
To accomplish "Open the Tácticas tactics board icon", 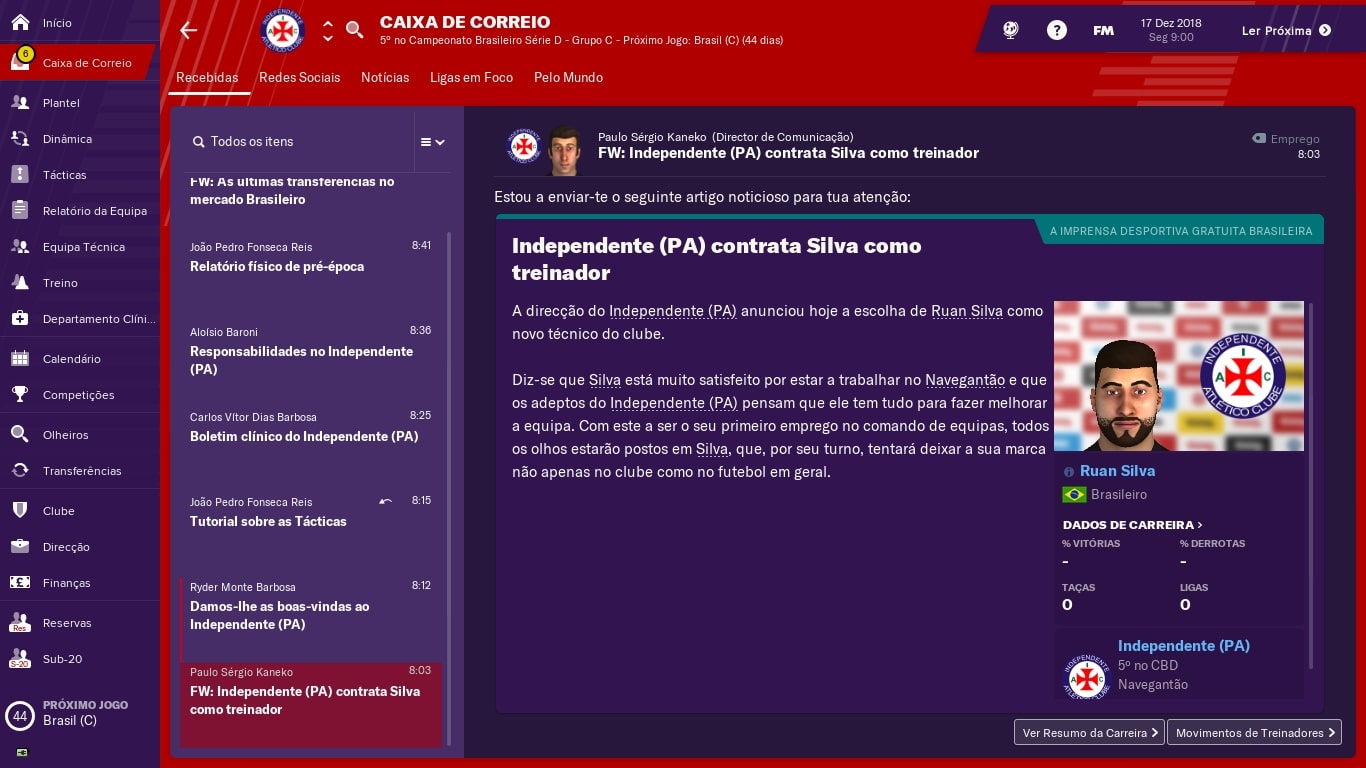I will point(21,175).
